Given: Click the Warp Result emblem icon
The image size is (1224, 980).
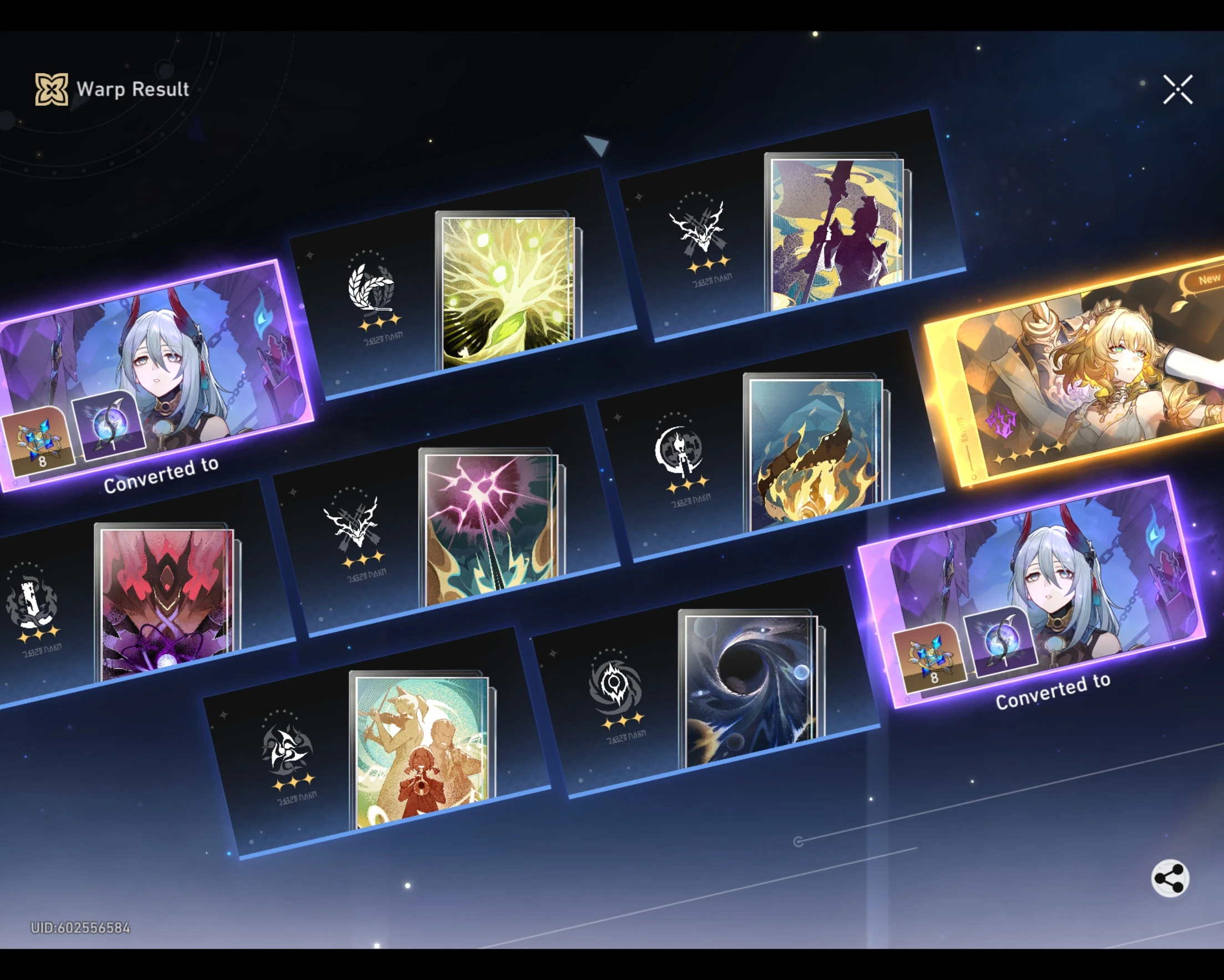Looking at the screenshot, I should pyautogui.click(x=51, y=89).
